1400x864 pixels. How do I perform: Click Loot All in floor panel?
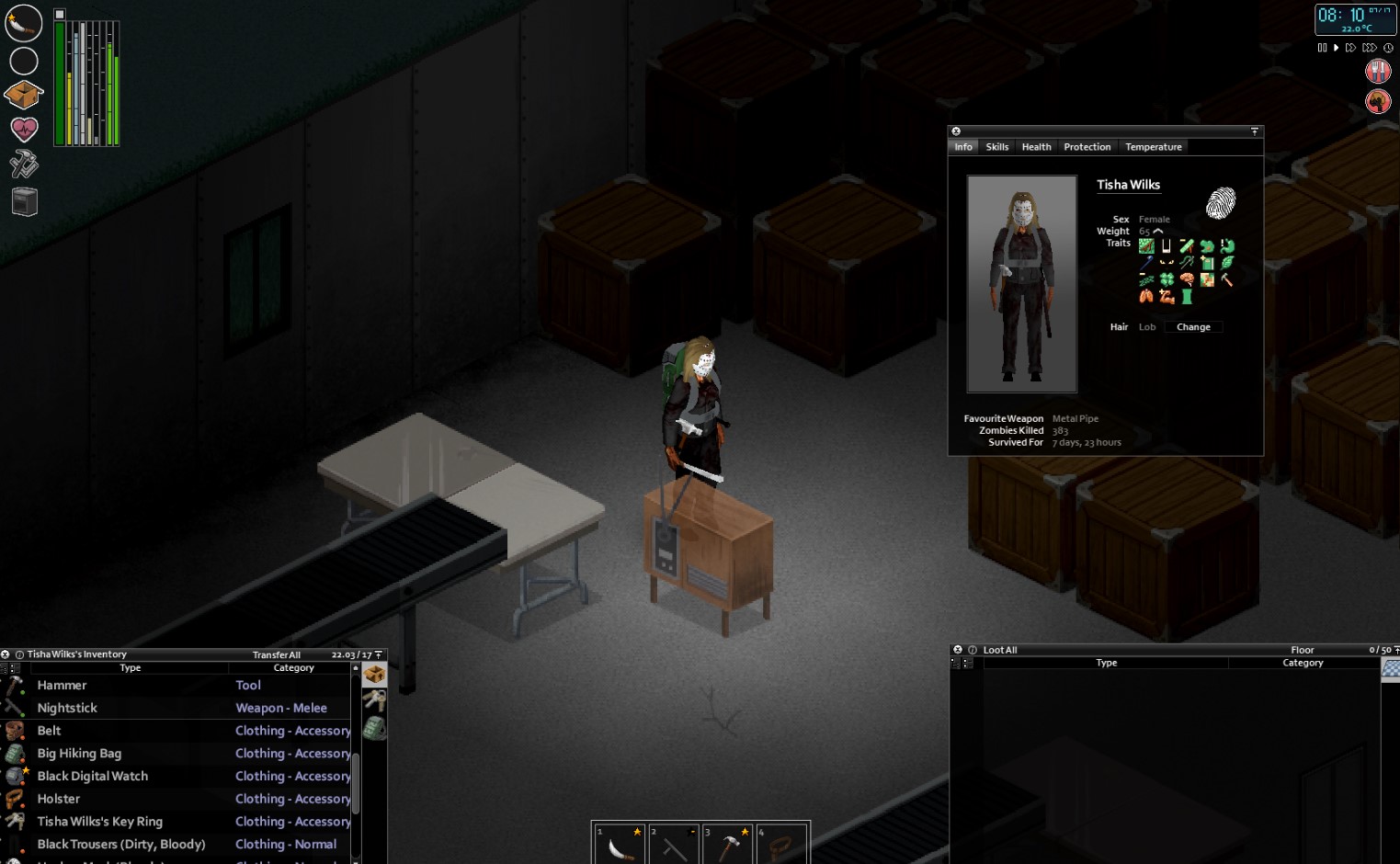pos(1000,650)
